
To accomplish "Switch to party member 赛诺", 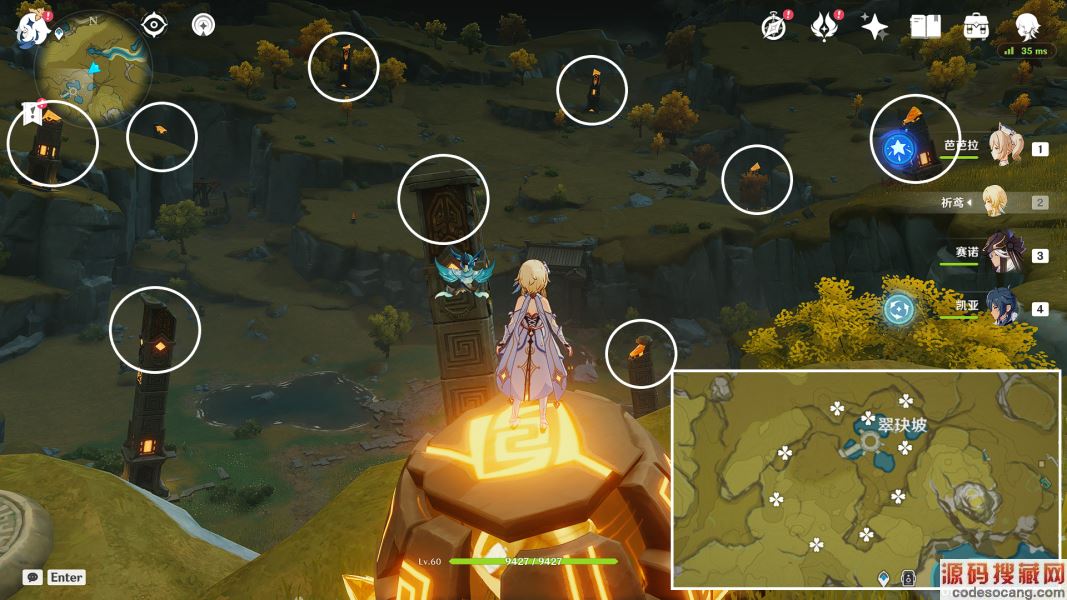I will click(x=1000, y=254).
